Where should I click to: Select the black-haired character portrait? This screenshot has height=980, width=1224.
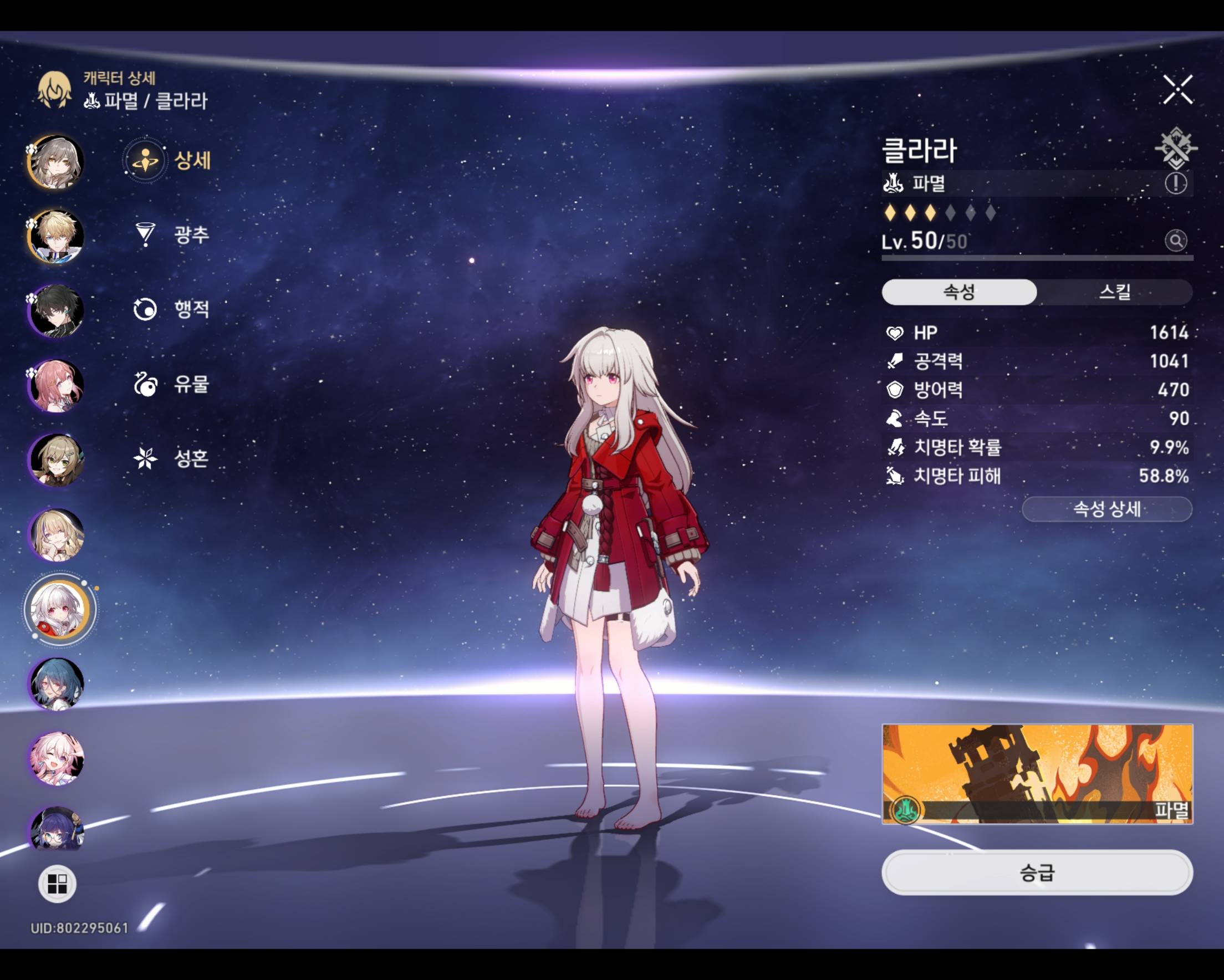56,311
